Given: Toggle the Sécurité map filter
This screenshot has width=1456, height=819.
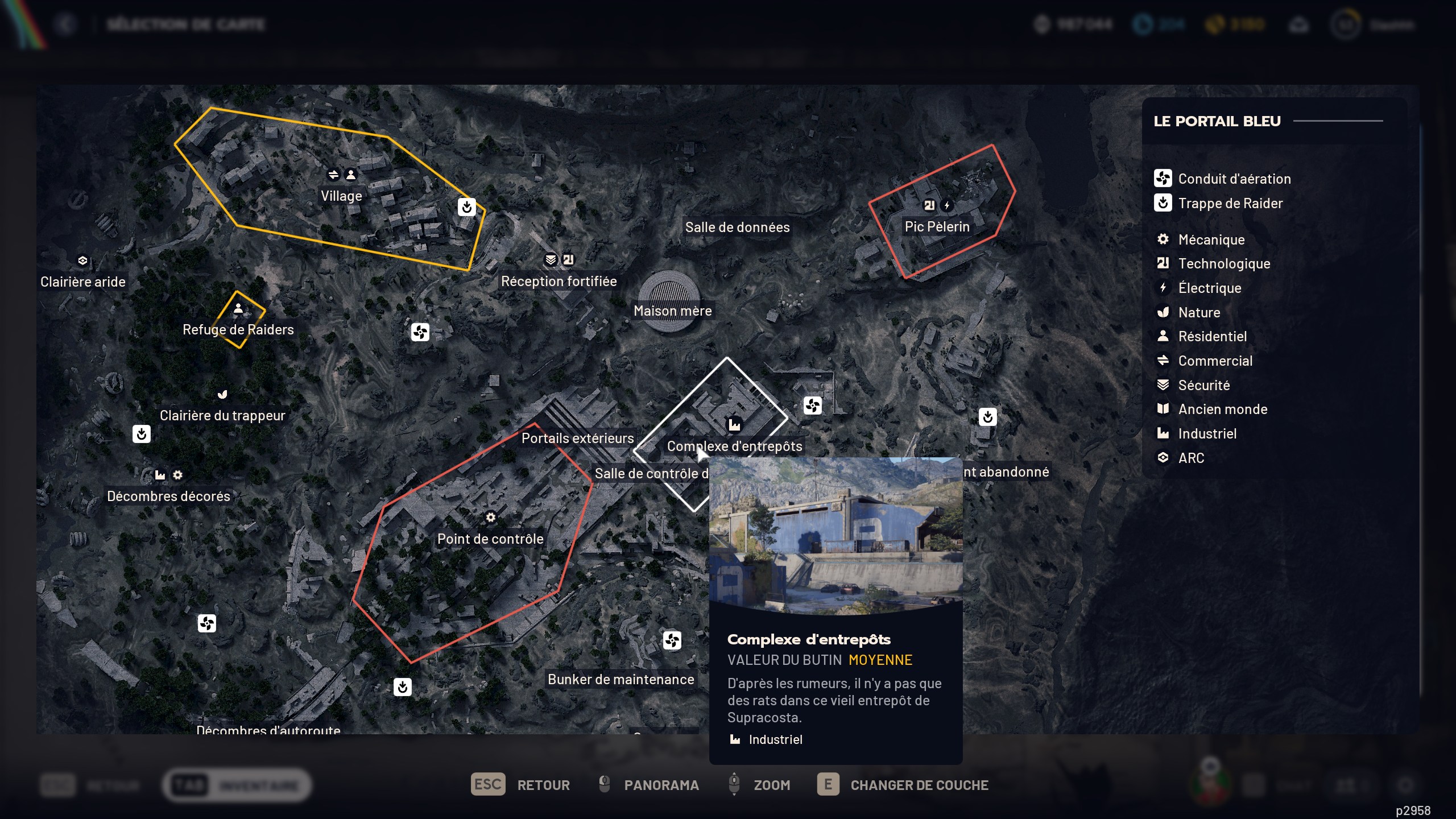Looking at the screenshot, I should (1164, 384).
